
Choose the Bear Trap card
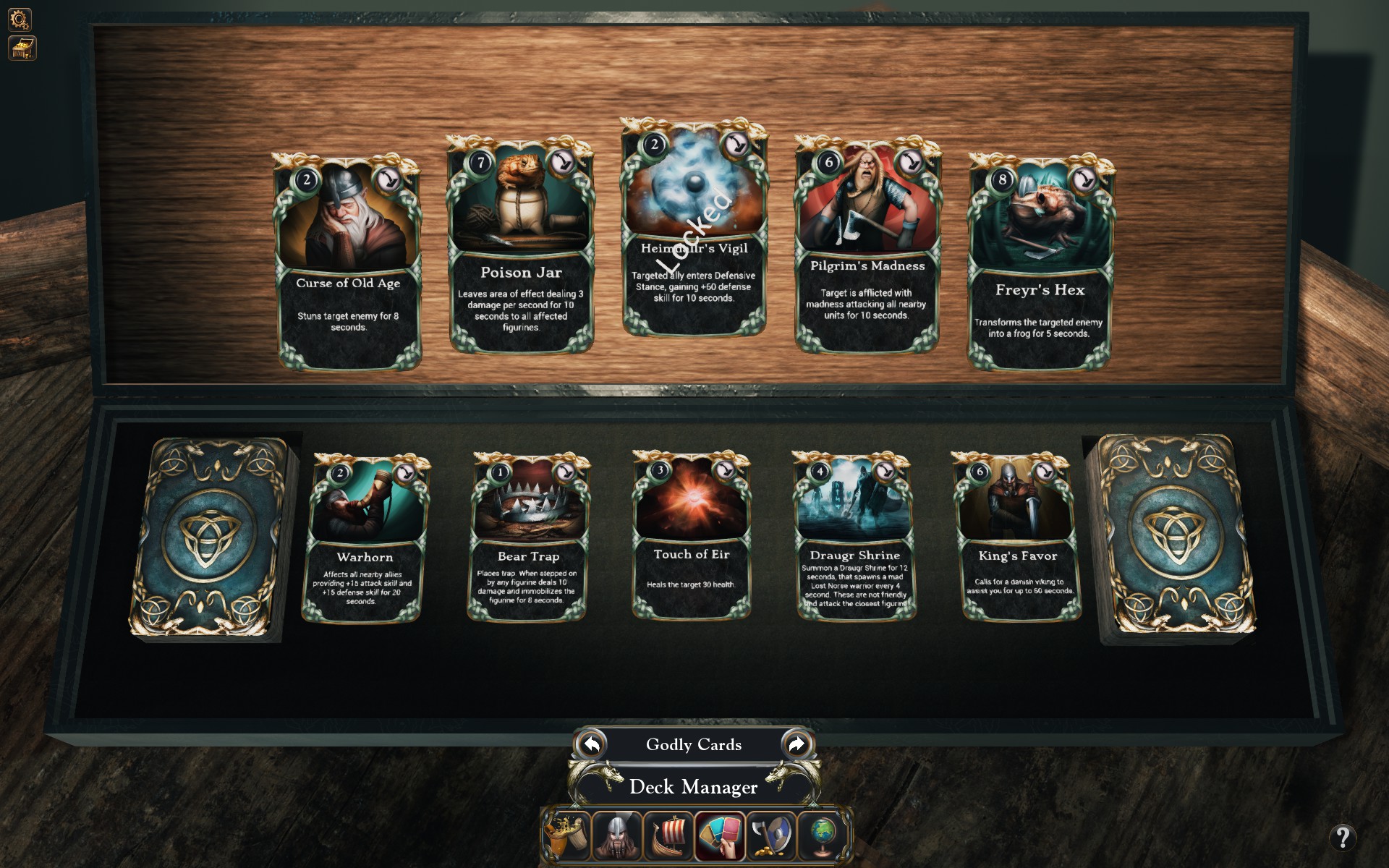pyautogui.click(x=529, y=537)
